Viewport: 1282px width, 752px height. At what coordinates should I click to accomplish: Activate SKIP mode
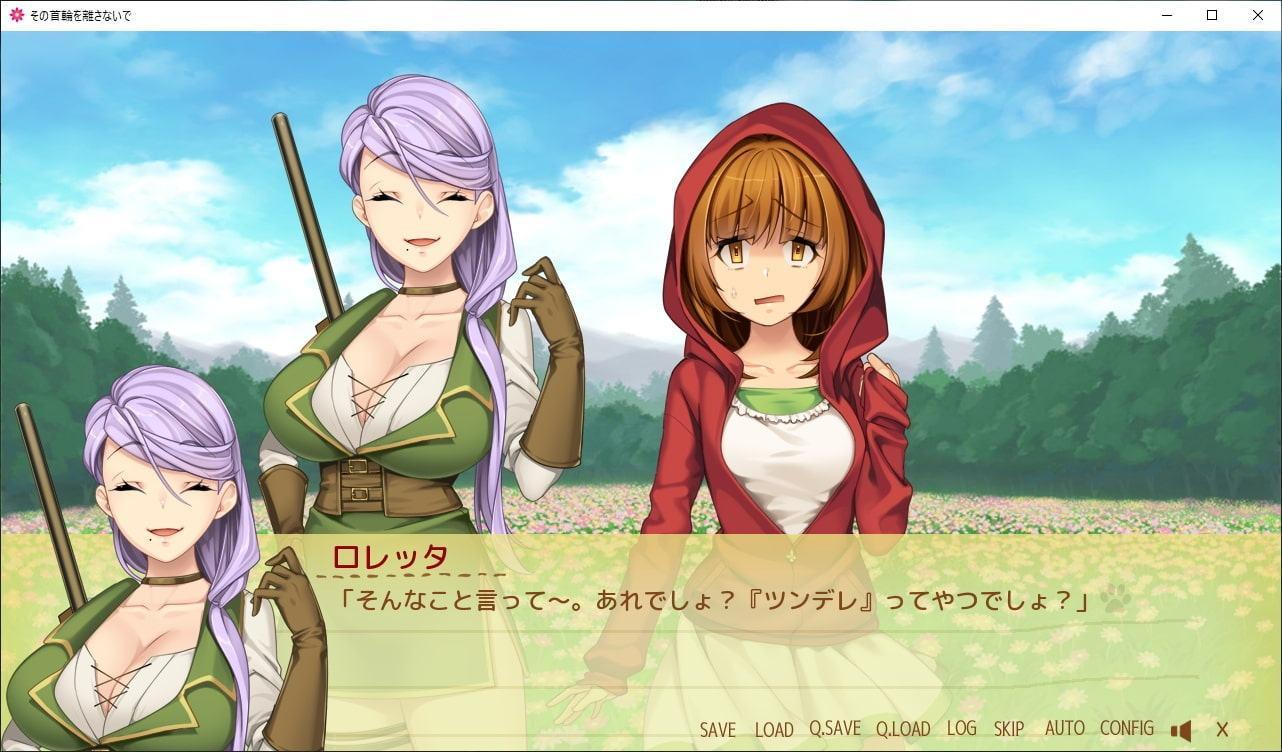pyautogui.click(x=1009, y=729)
